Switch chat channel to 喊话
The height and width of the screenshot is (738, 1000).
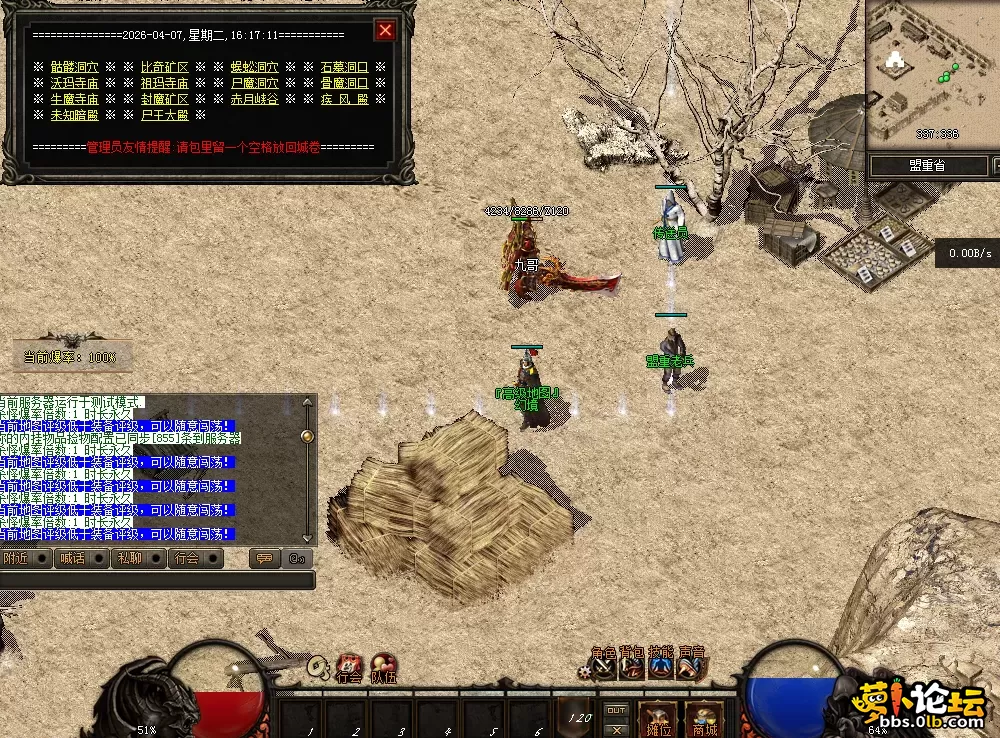pyautogui.click(x=72, y=559)
